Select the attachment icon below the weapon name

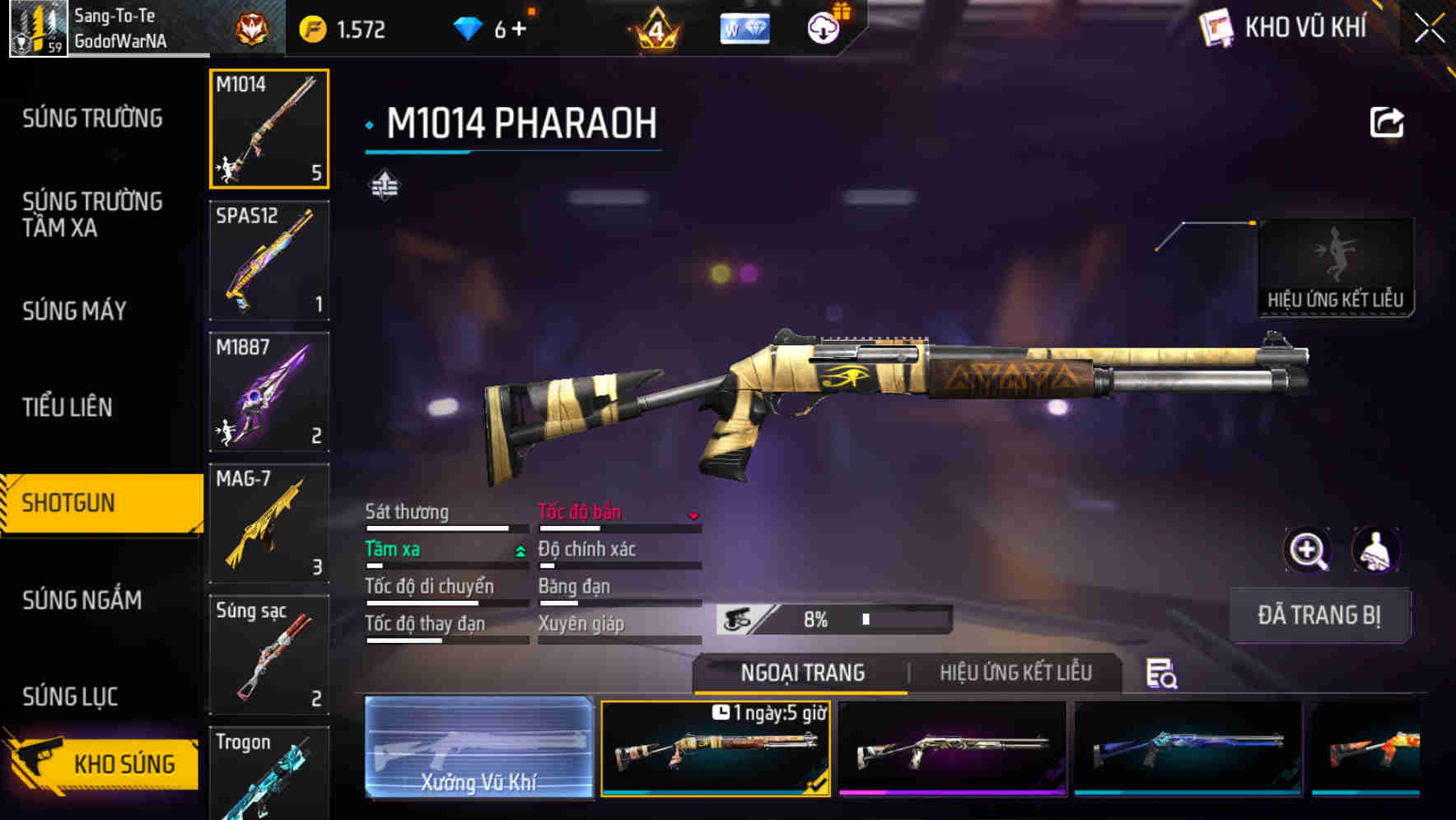[384, 186]
